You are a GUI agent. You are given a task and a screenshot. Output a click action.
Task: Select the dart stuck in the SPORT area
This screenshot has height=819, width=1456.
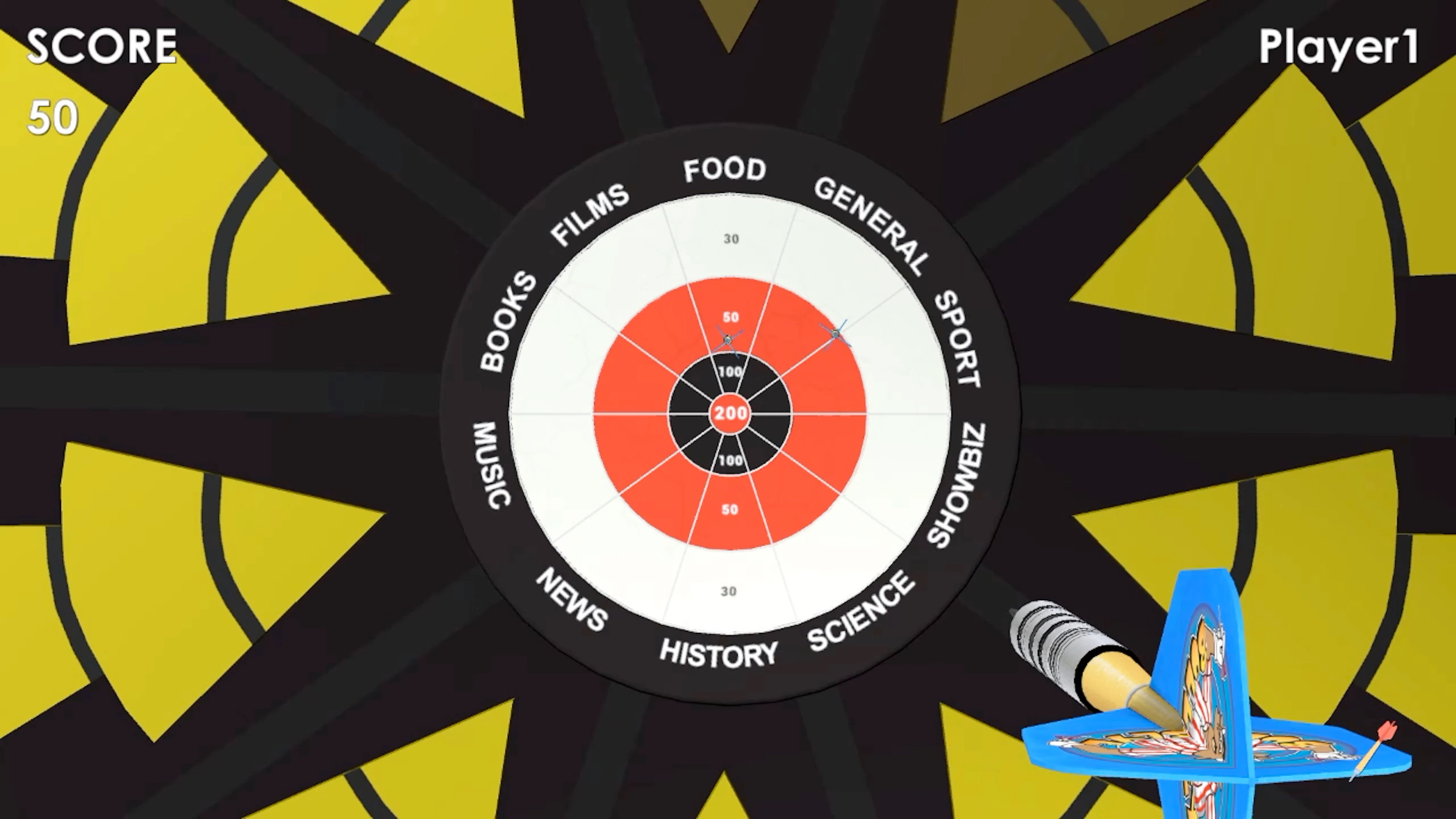[835, 334]
